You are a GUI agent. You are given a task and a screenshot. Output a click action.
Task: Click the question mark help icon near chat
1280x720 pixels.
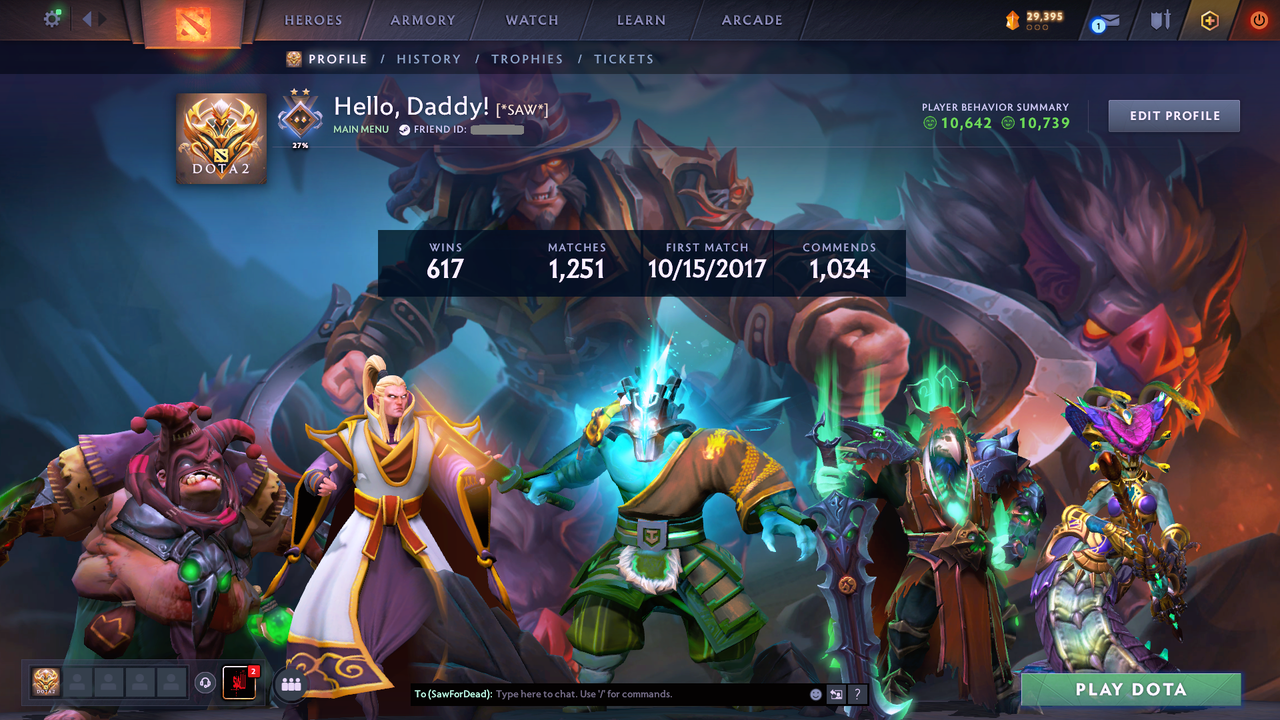pyautogui.click(x=858, y=693)
